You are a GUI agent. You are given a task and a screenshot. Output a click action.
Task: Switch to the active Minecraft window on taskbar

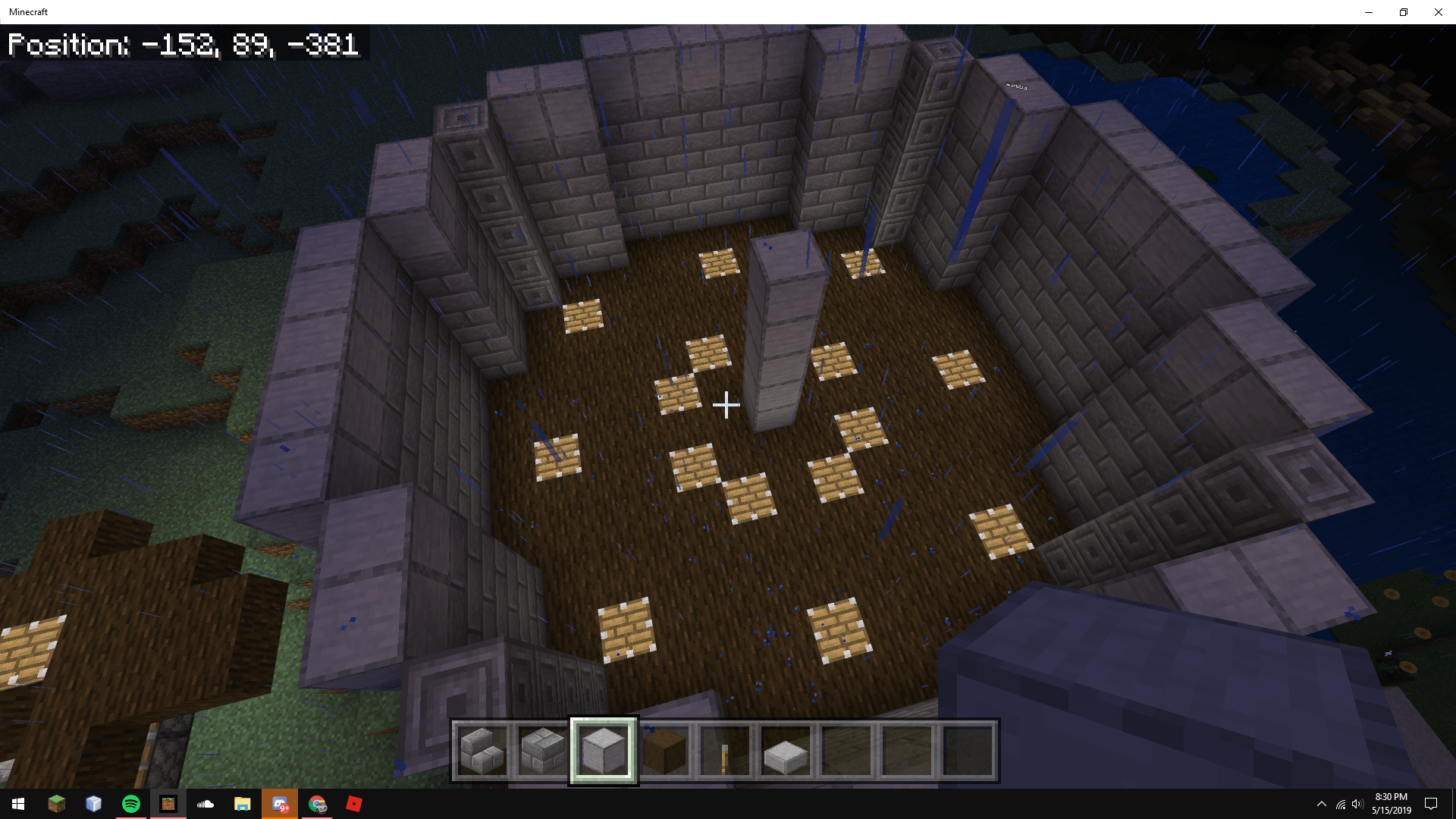[168, 804]
